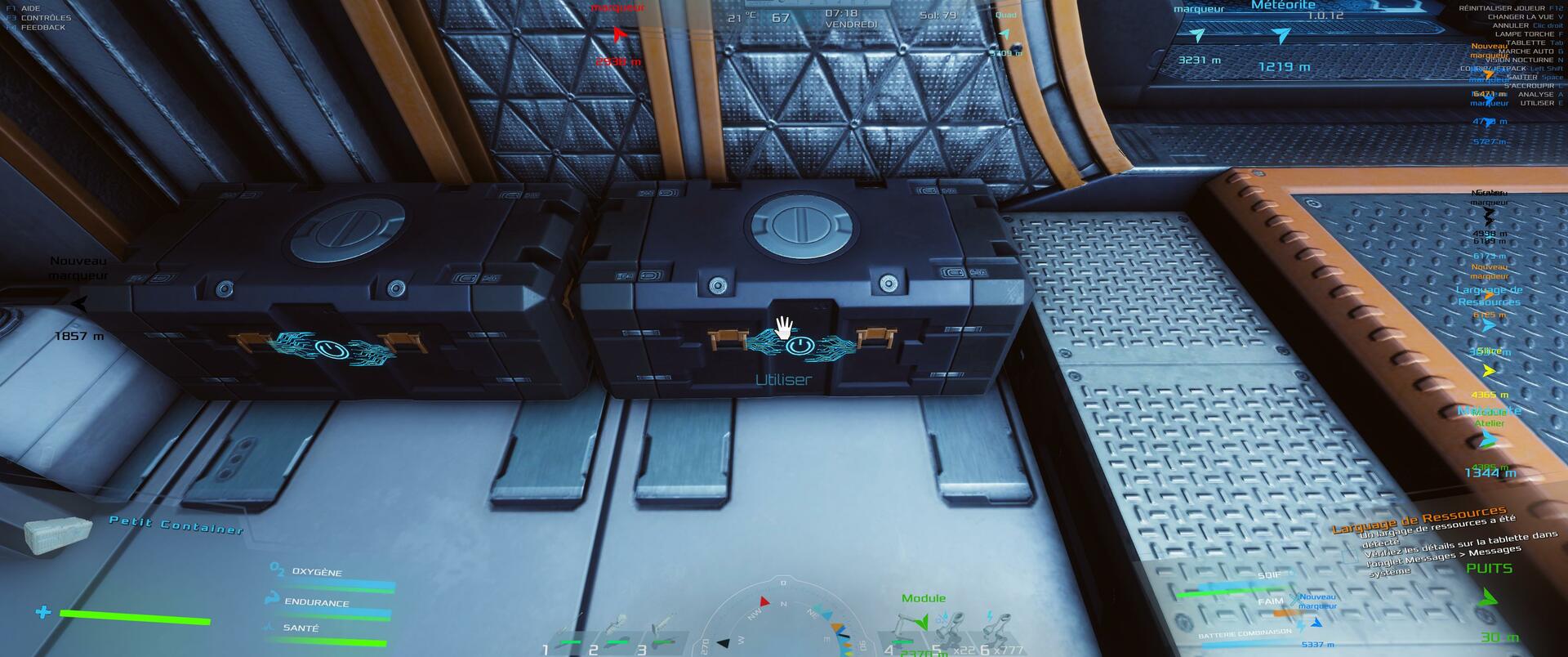Screen dimensions: 1568x657
Task: Click the green PUITS waypoint arrow
Action: click(x=1488, y=598)
